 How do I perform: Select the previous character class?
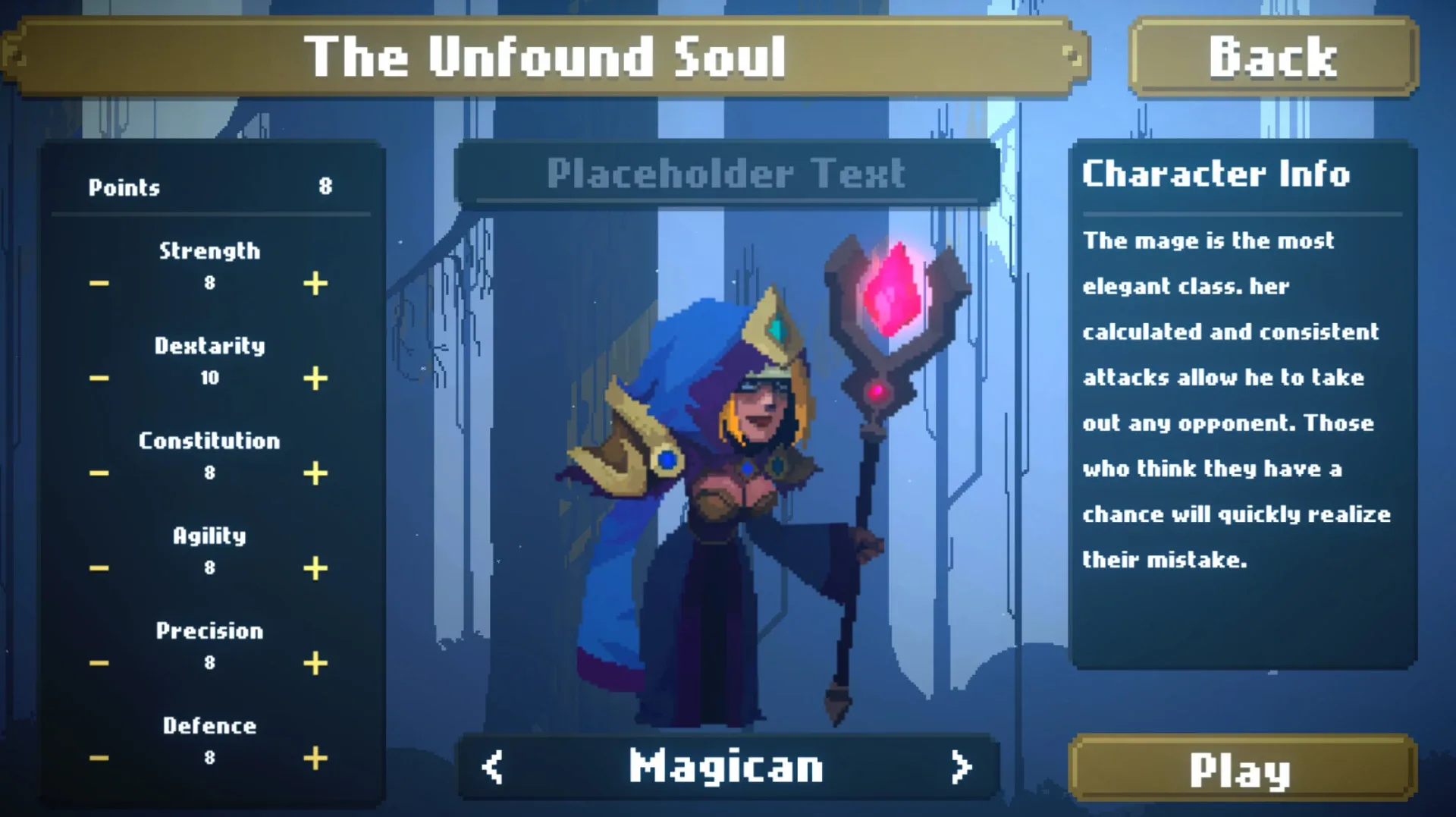click(x=491, y=766)
